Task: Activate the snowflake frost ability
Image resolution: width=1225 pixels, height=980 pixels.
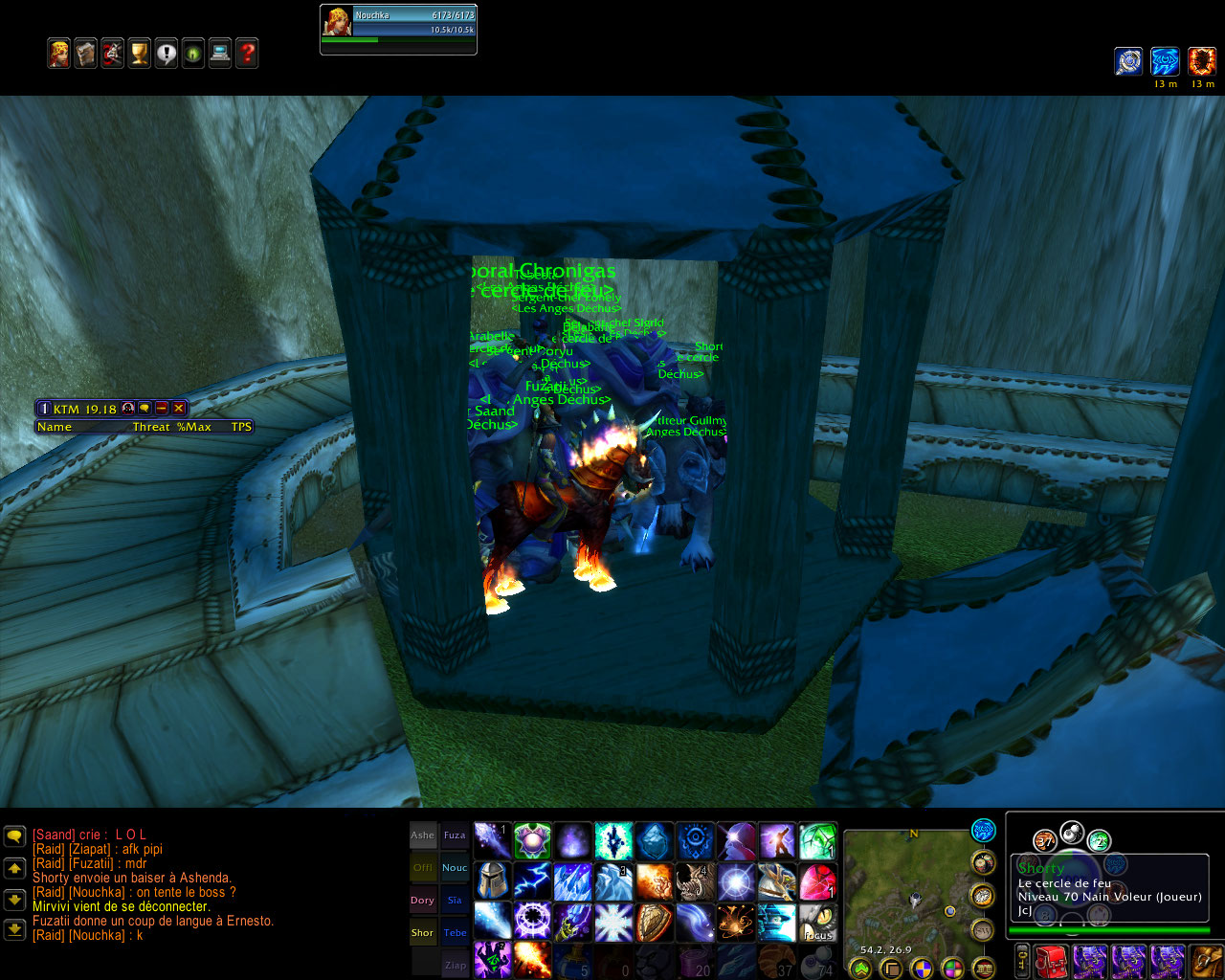Action: (x=613, y=923)
